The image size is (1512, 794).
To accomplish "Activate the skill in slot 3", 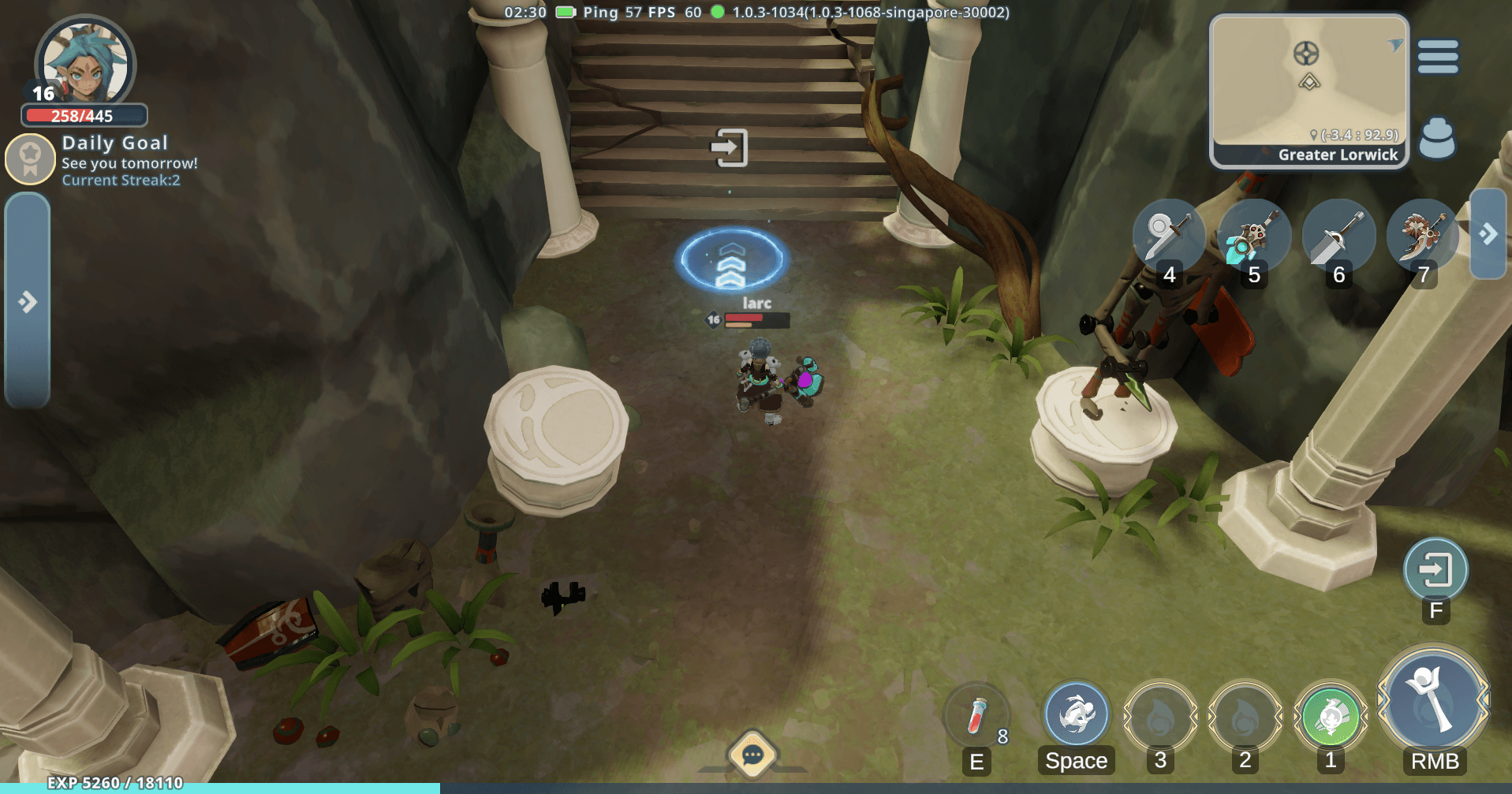I will pyautogui.click(x=1160, y=716).
